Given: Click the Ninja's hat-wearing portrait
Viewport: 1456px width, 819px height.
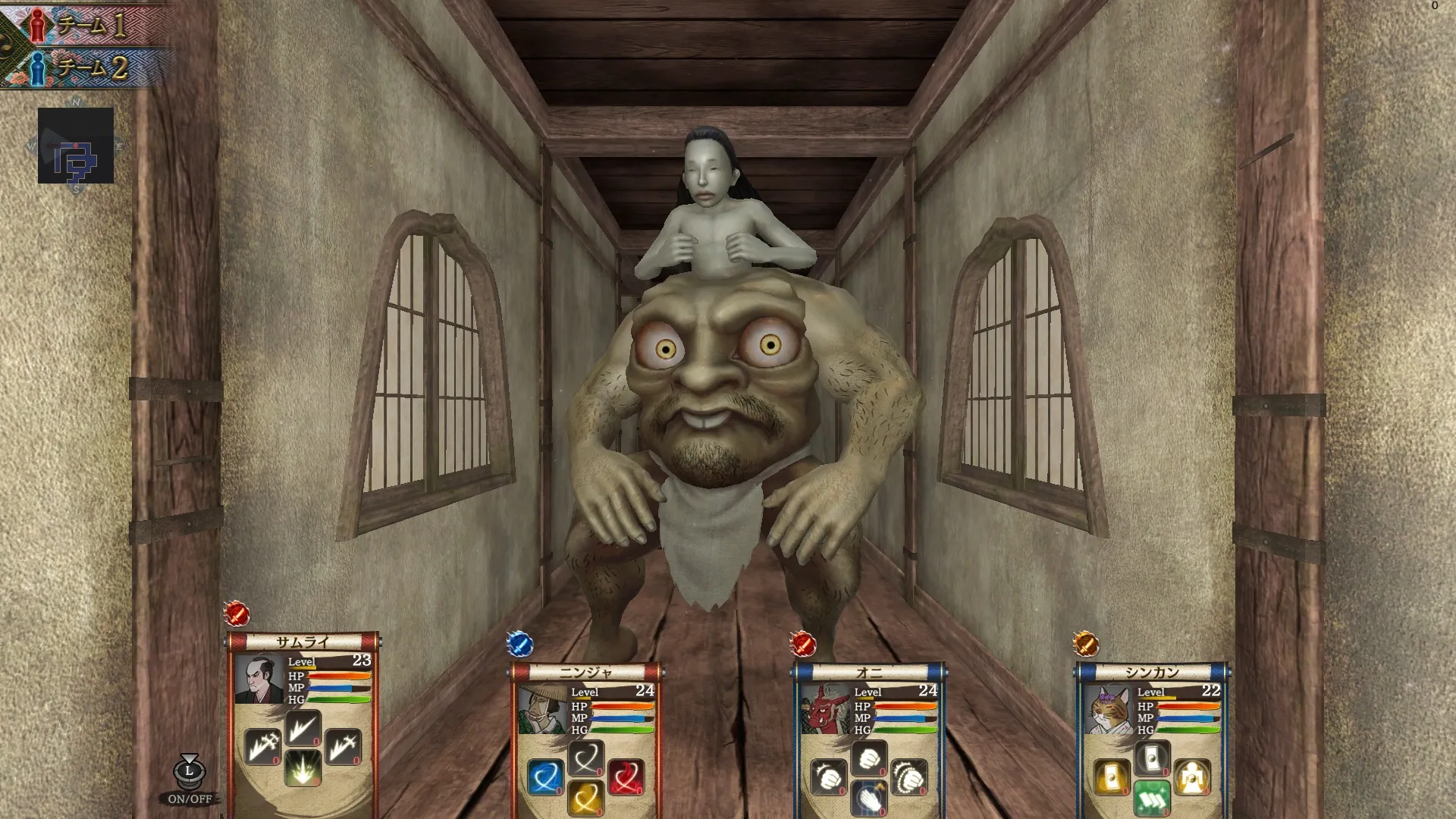Looking at the screenshot, I should (543, 707).
